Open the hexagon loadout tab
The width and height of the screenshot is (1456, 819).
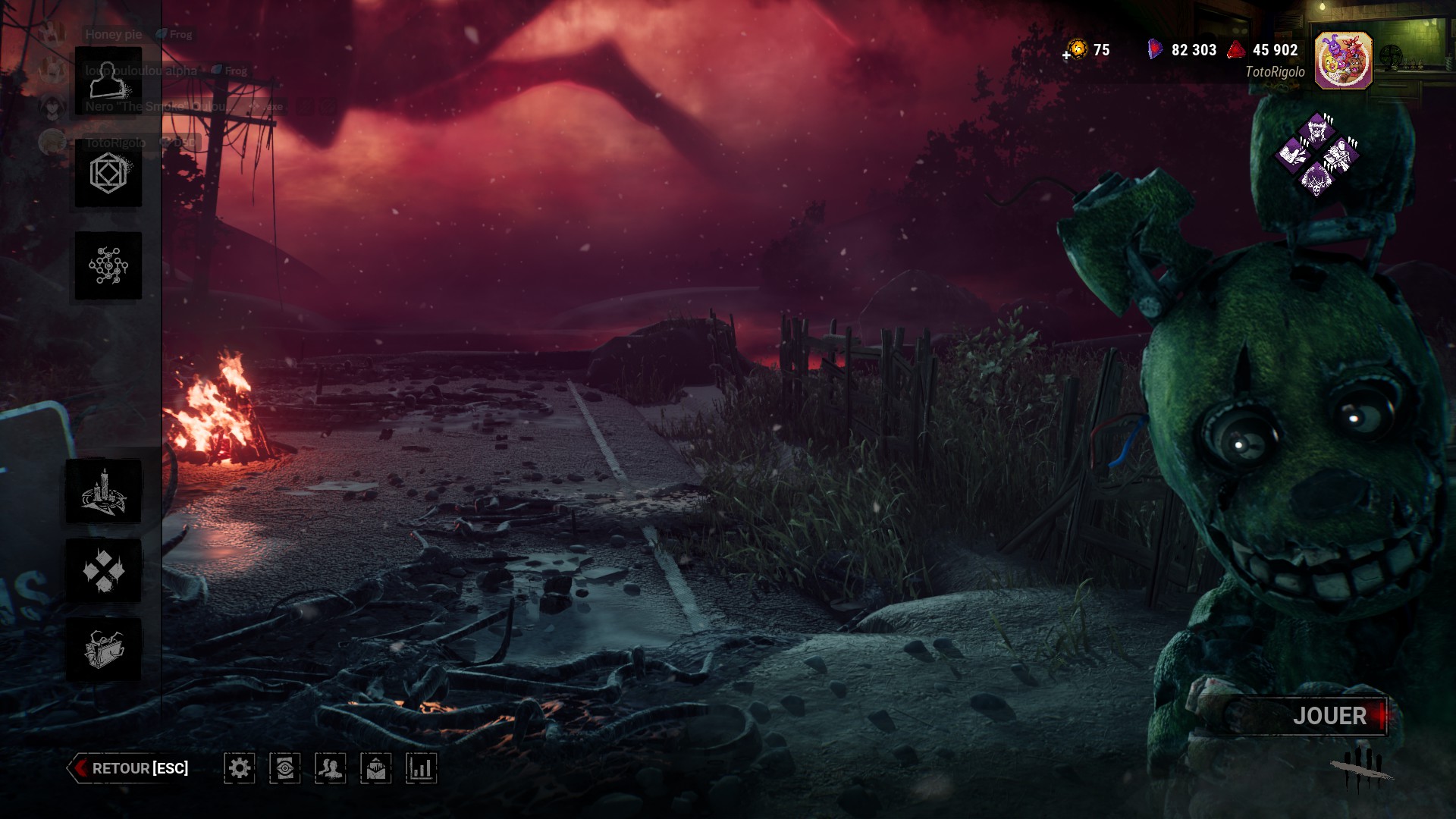[108, 173]
